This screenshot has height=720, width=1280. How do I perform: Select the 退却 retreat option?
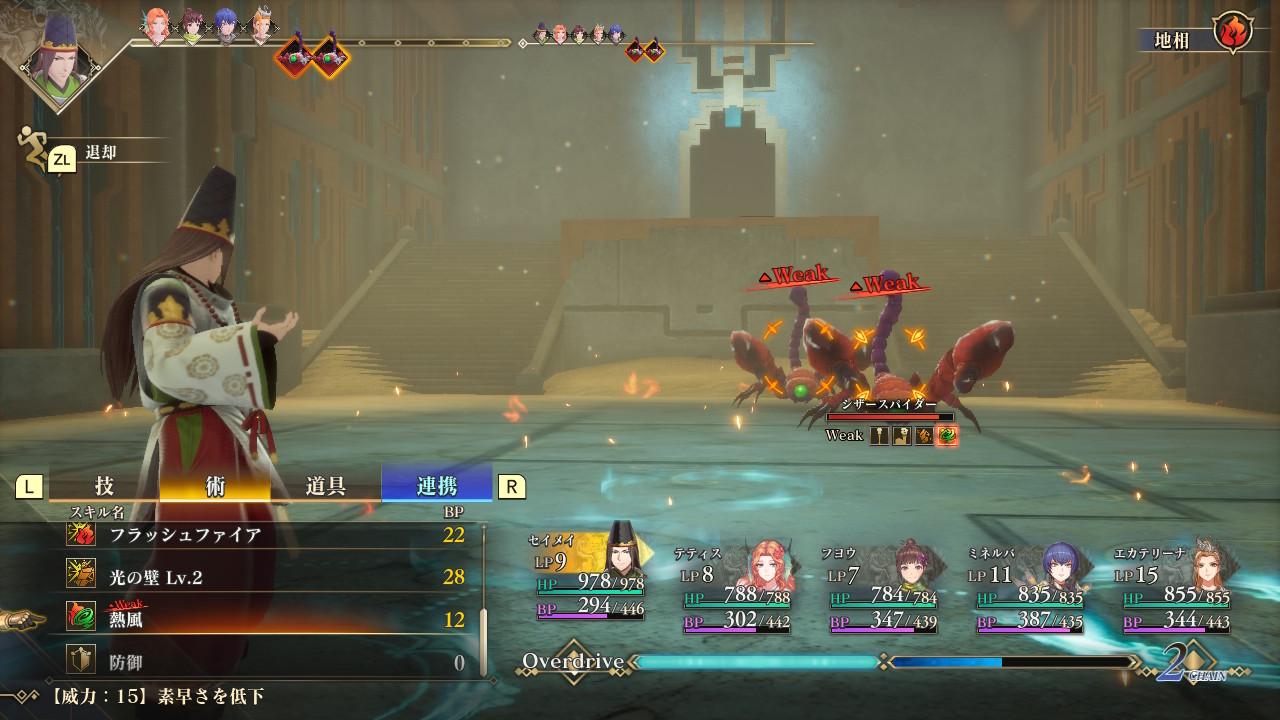[100, 153]
